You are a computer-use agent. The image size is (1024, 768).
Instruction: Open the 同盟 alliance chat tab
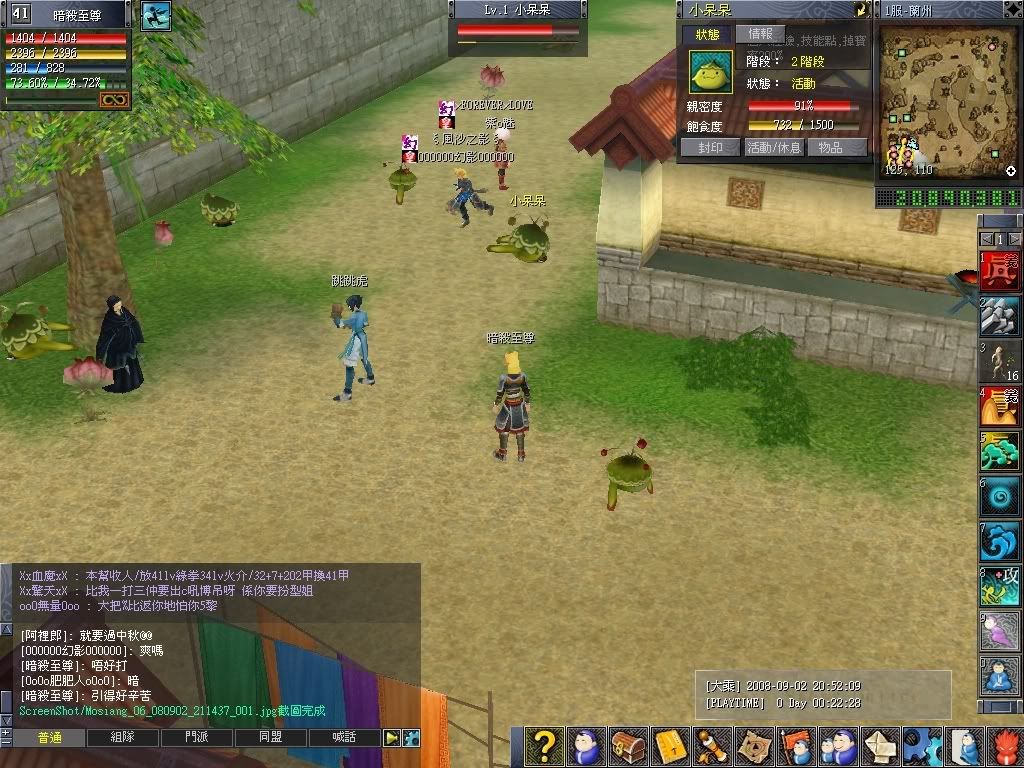point(270,738)
